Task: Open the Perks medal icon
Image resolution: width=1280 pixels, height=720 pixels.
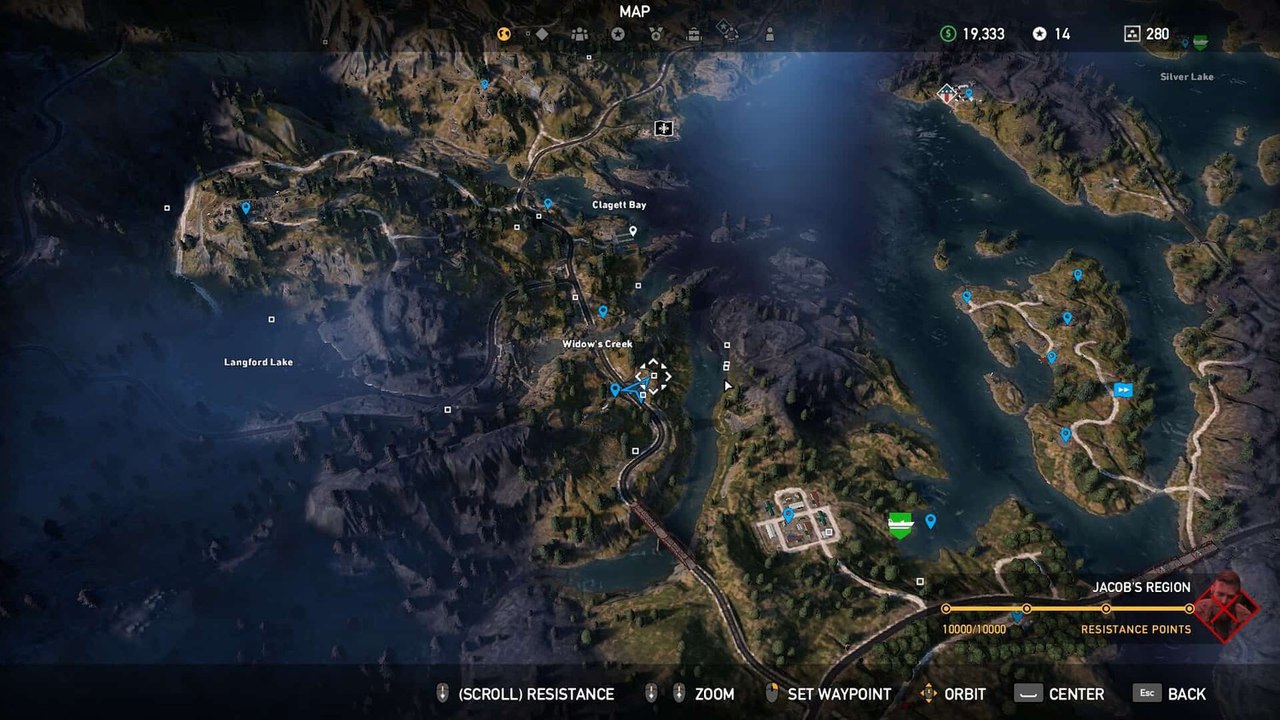Action: tap(657, 34)
